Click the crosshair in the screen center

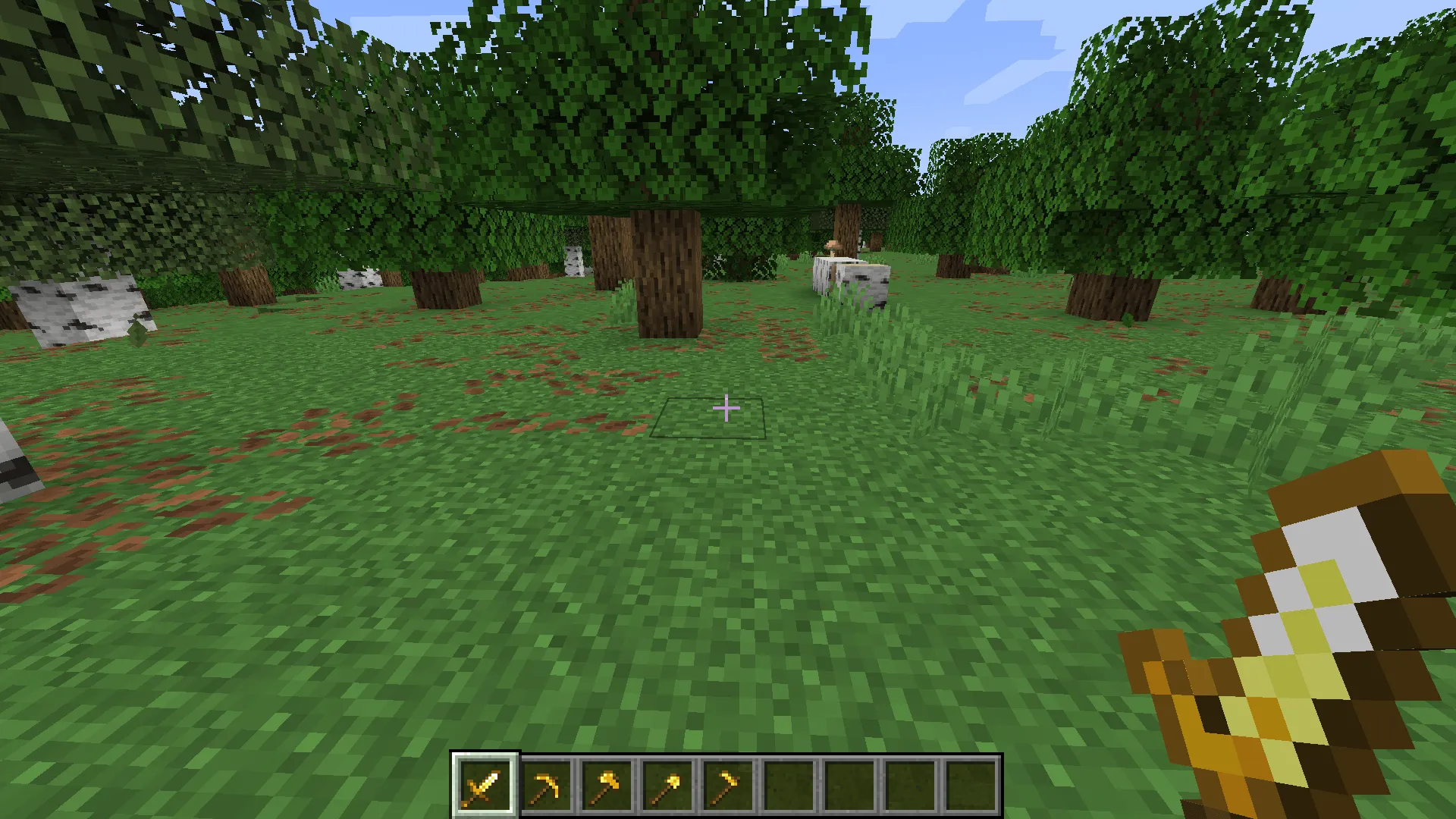[726, 408]
